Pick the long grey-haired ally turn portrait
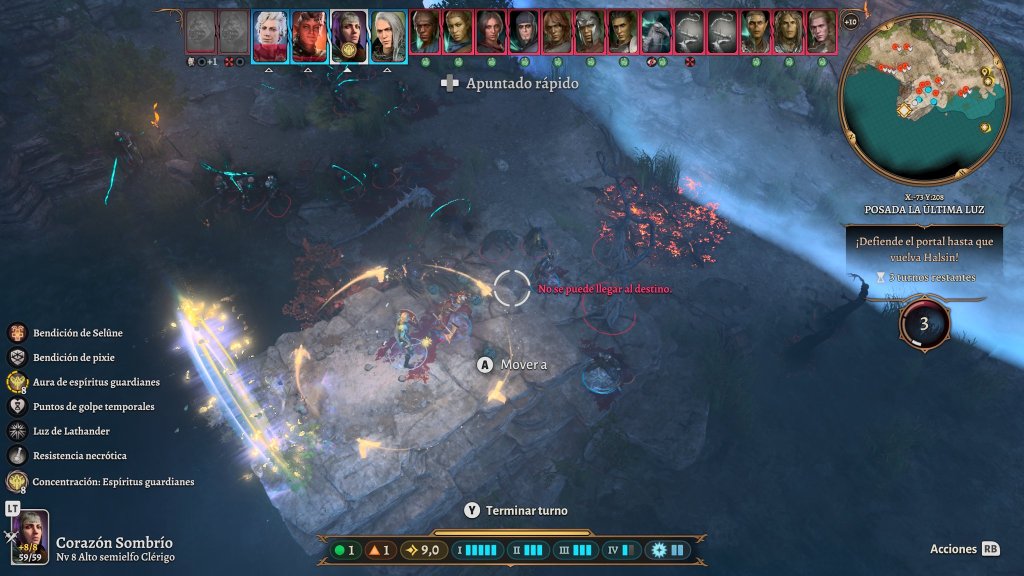This screenshot has width=1024, height=576. 389,32
